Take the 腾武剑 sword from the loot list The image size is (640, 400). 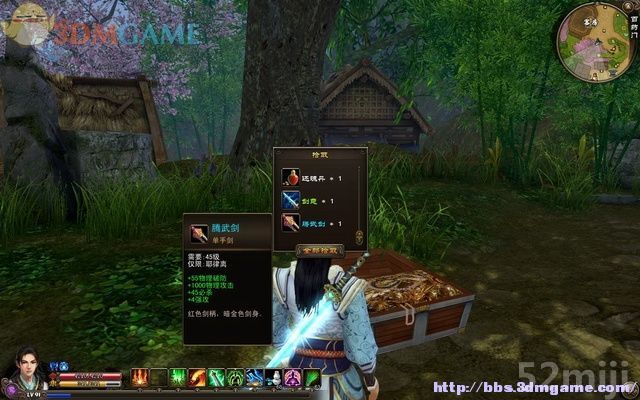point(292,224)
